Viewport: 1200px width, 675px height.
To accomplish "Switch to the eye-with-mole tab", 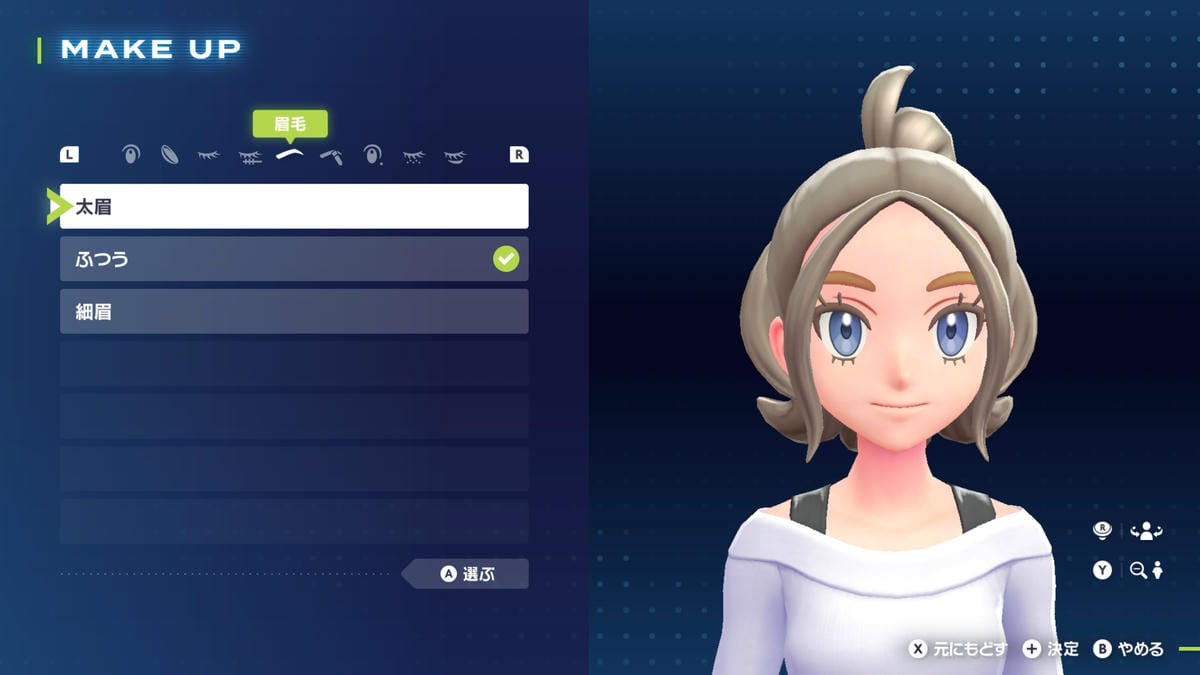I will point(372,155).
